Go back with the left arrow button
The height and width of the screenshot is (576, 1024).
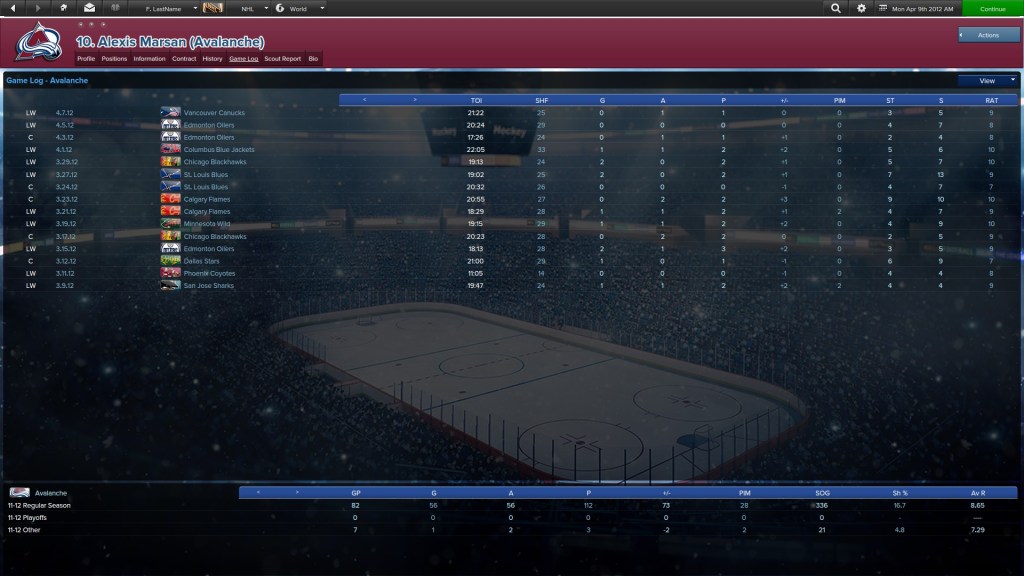pyautogui.click(x=12, y=8)
